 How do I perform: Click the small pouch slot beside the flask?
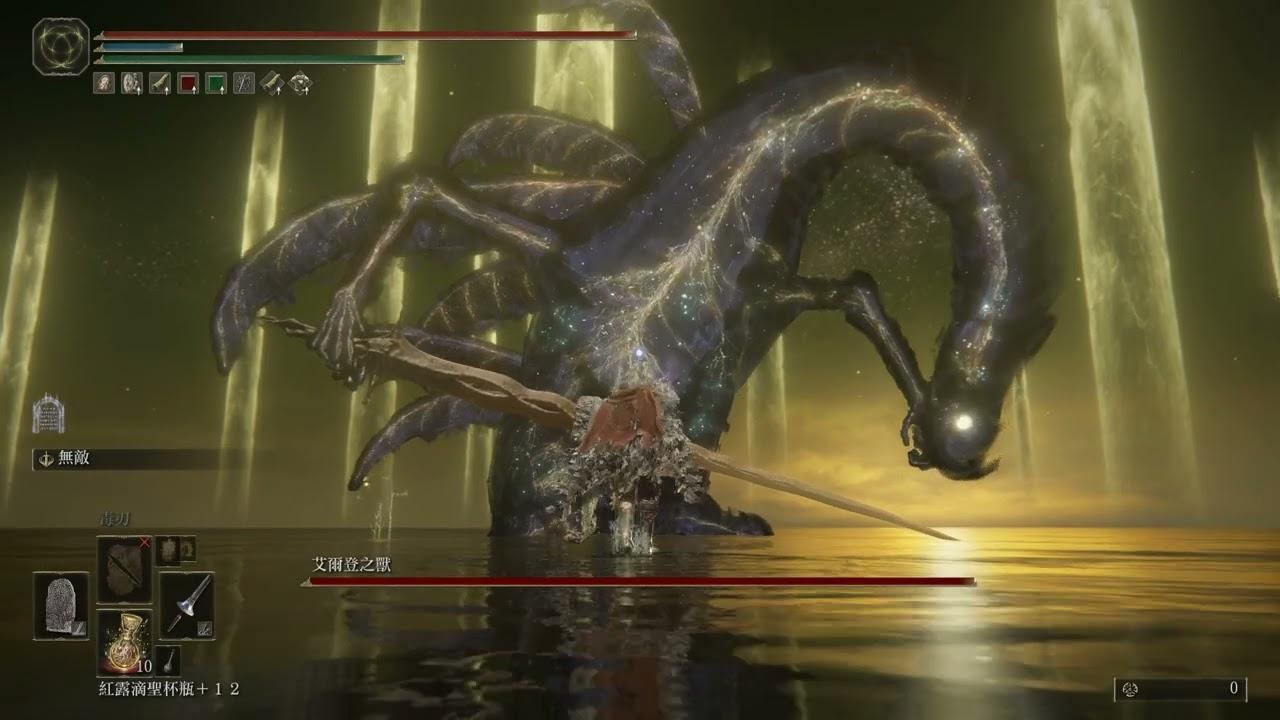(168, 659)
